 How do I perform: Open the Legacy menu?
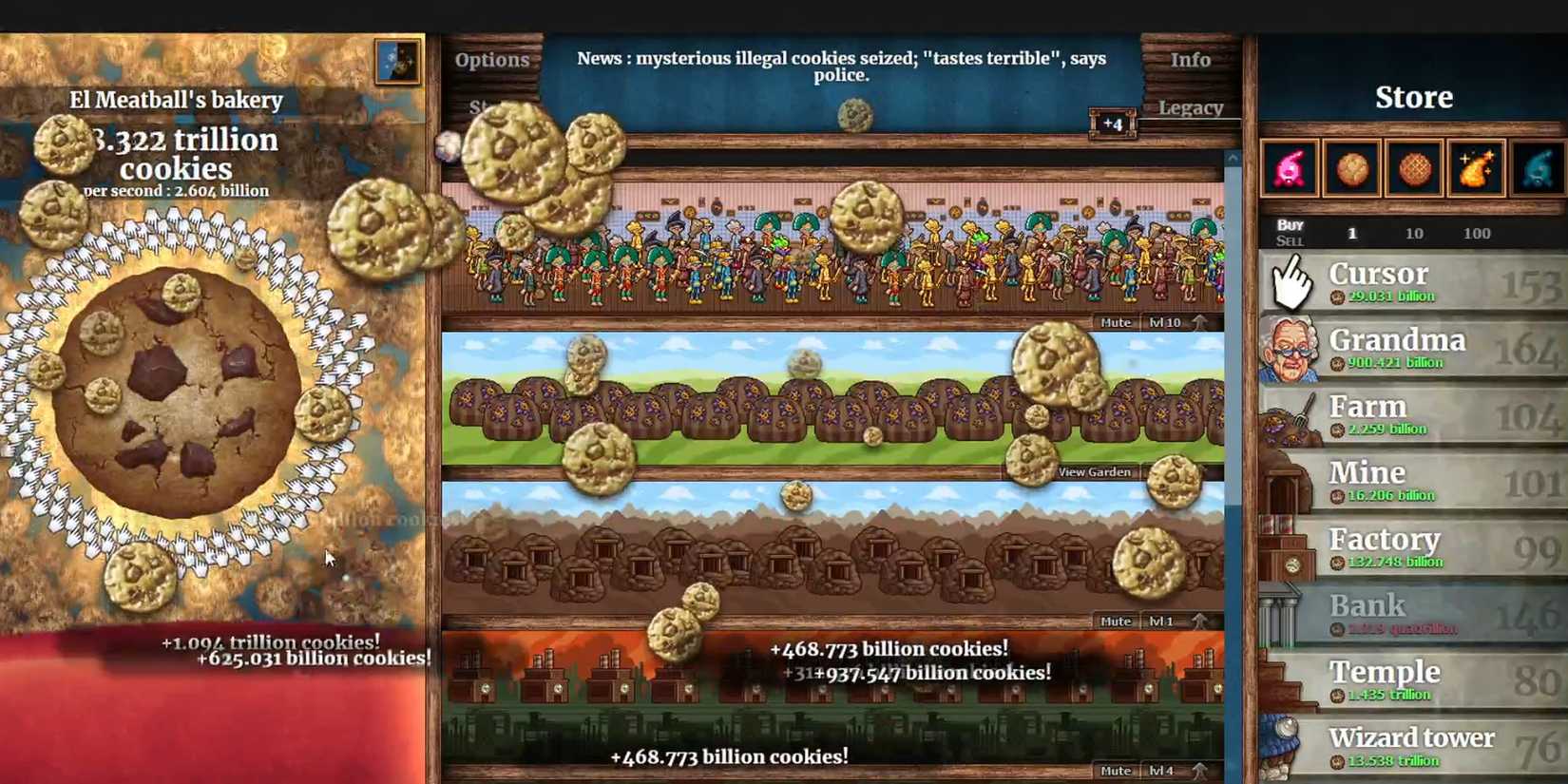pos(1192,107)
